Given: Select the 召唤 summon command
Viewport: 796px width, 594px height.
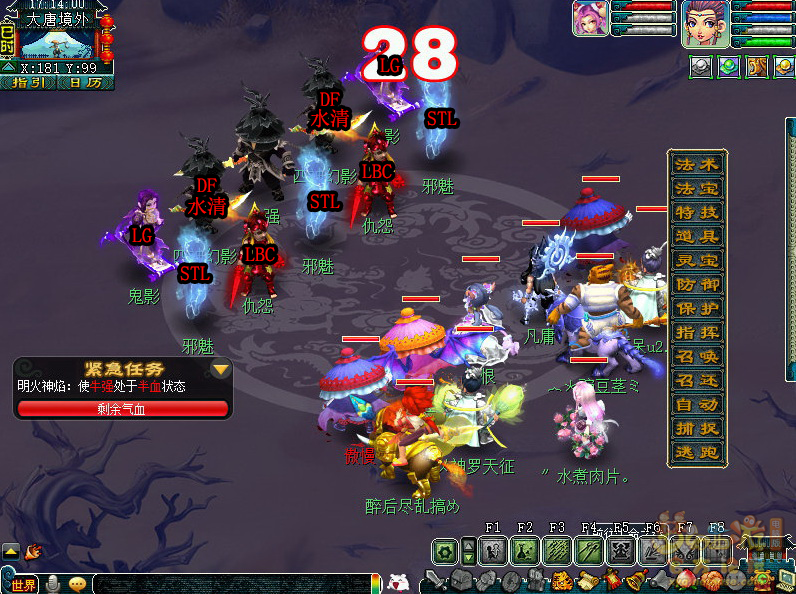Looking at the screenshot, I should [697, 357].
